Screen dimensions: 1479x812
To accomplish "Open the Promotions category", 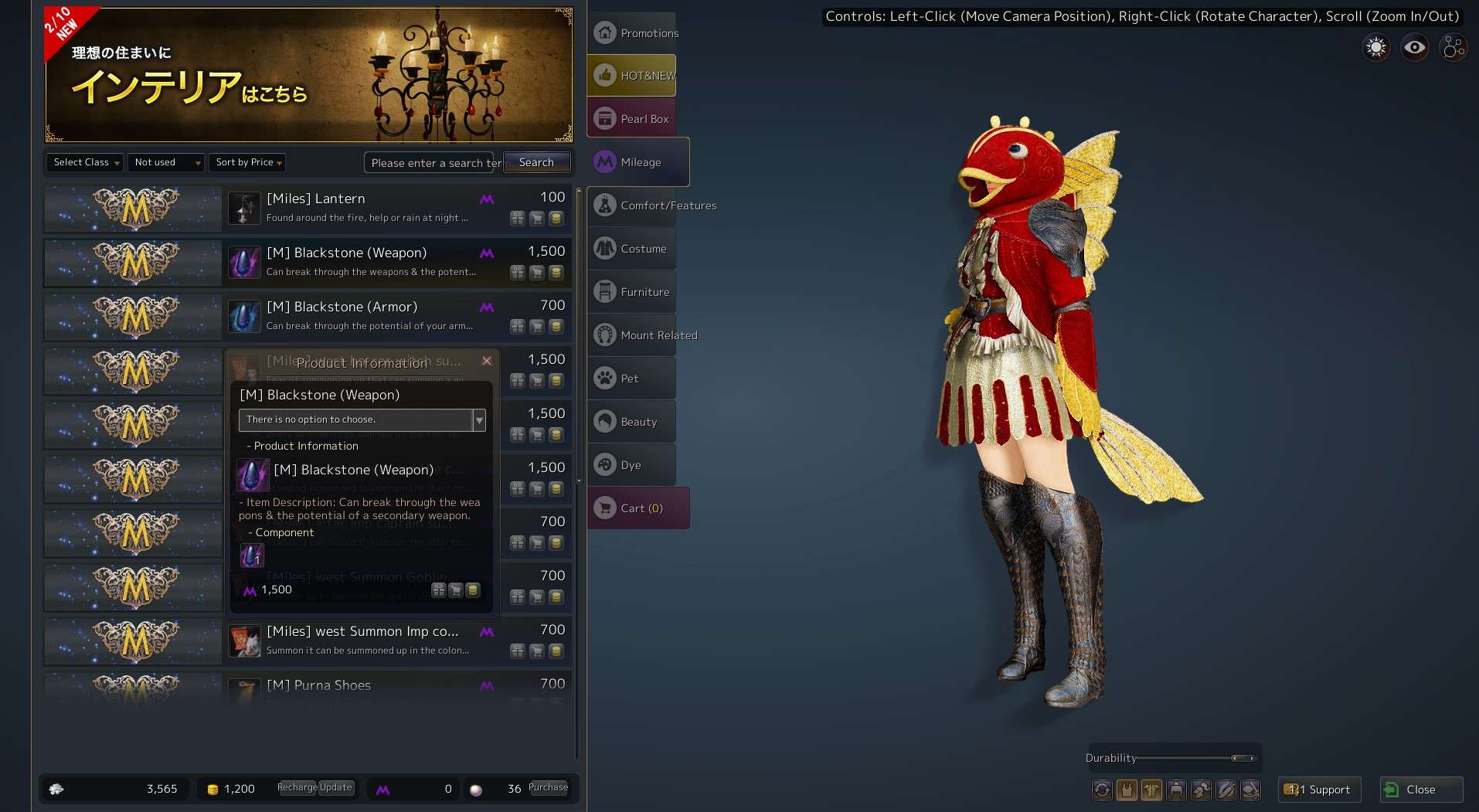I will click(632, 33).
